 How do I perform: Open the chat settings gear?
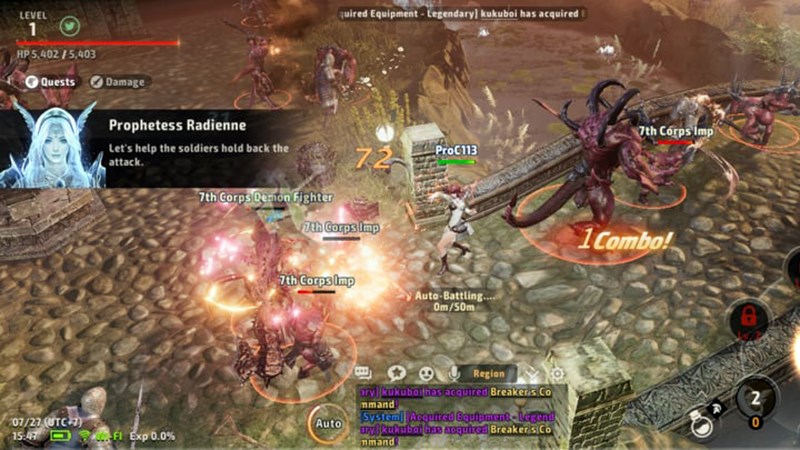click(x=557, y=373)
